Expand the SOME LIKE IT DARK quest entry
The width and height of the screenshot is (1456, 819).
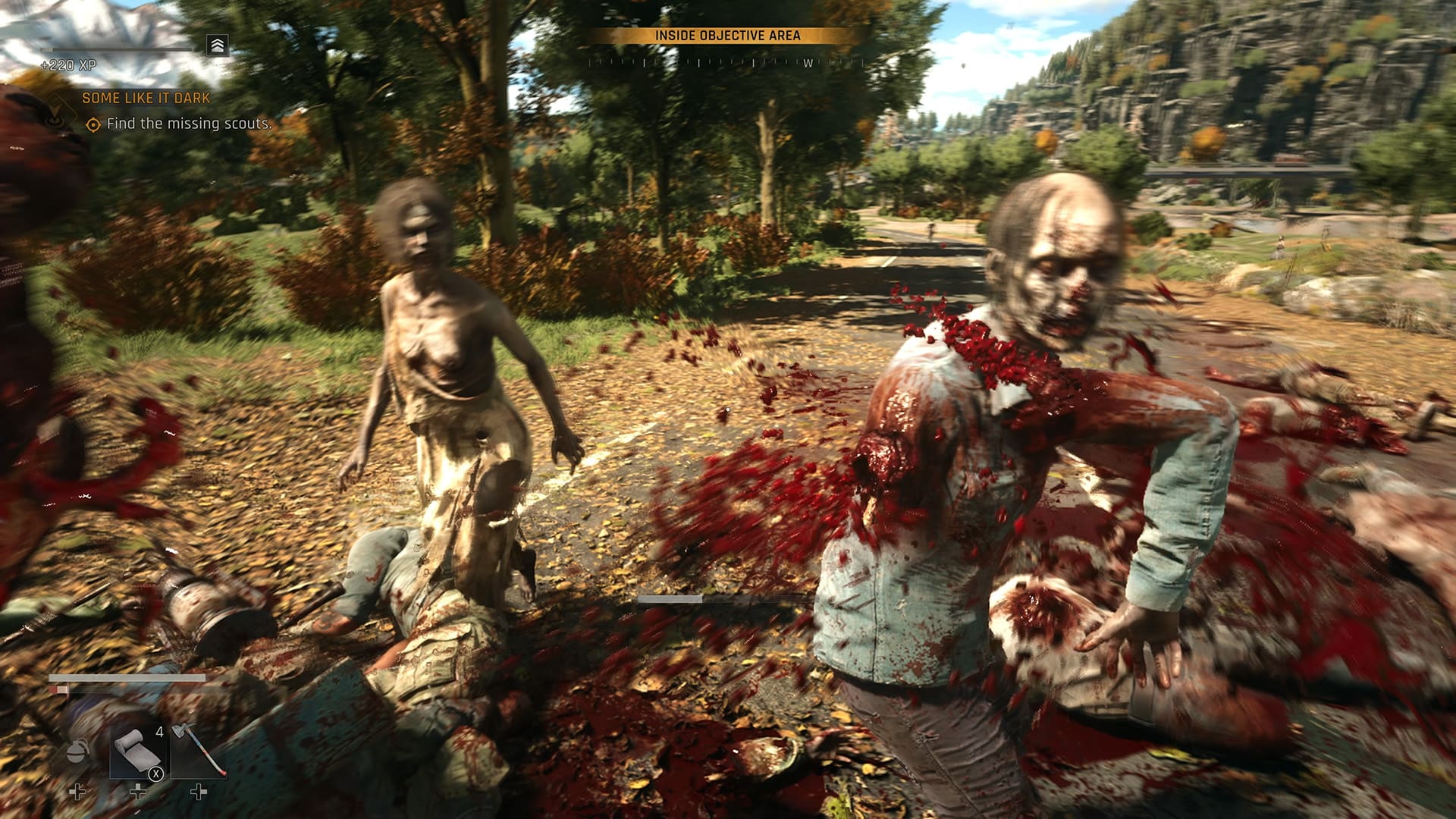click(146, 99)
